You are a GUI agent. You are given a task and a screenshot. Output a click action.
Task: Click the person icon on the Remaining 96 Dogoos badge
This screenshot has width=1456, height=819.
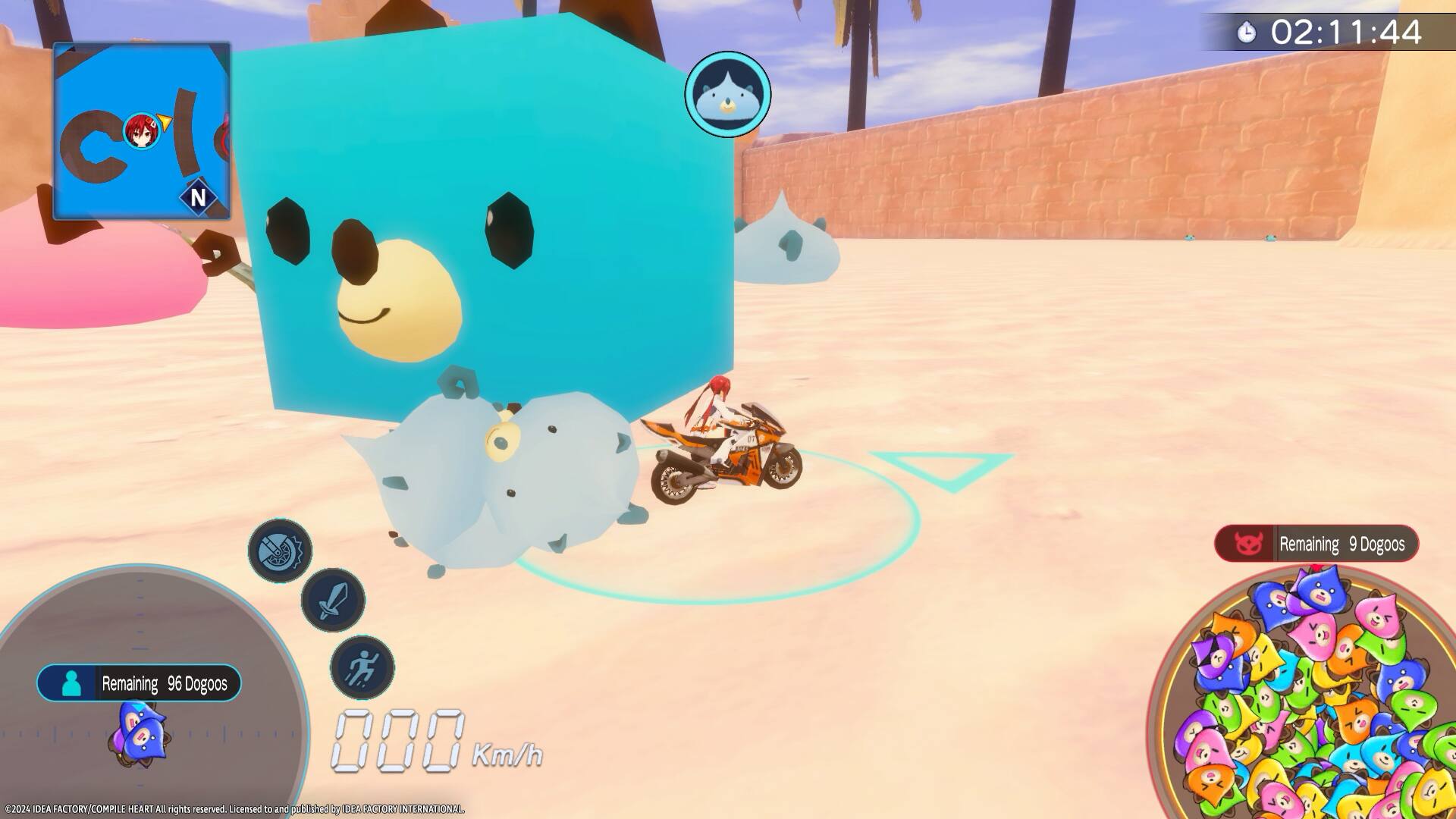tap(71, 684)
